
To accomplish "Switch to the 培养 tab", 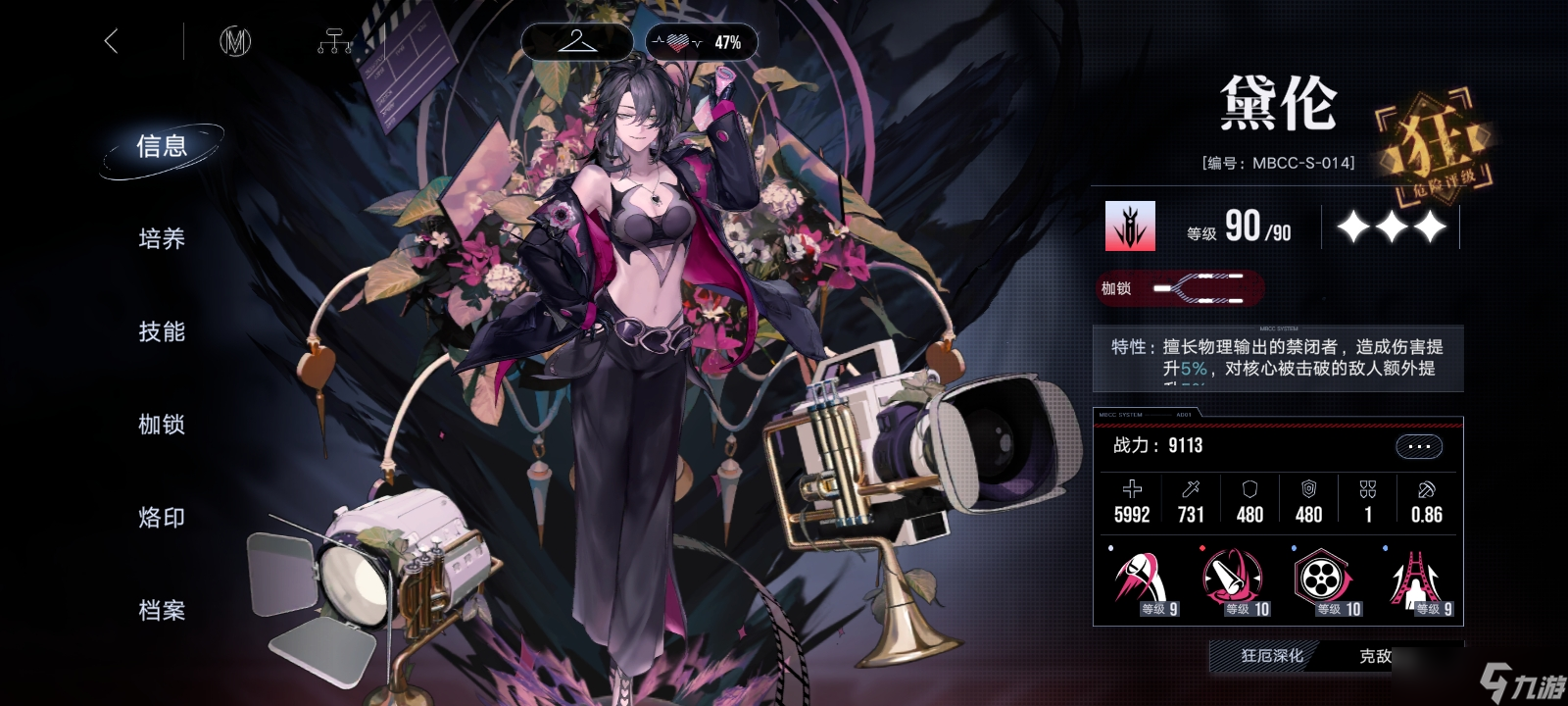I will [x=162, y=239].
